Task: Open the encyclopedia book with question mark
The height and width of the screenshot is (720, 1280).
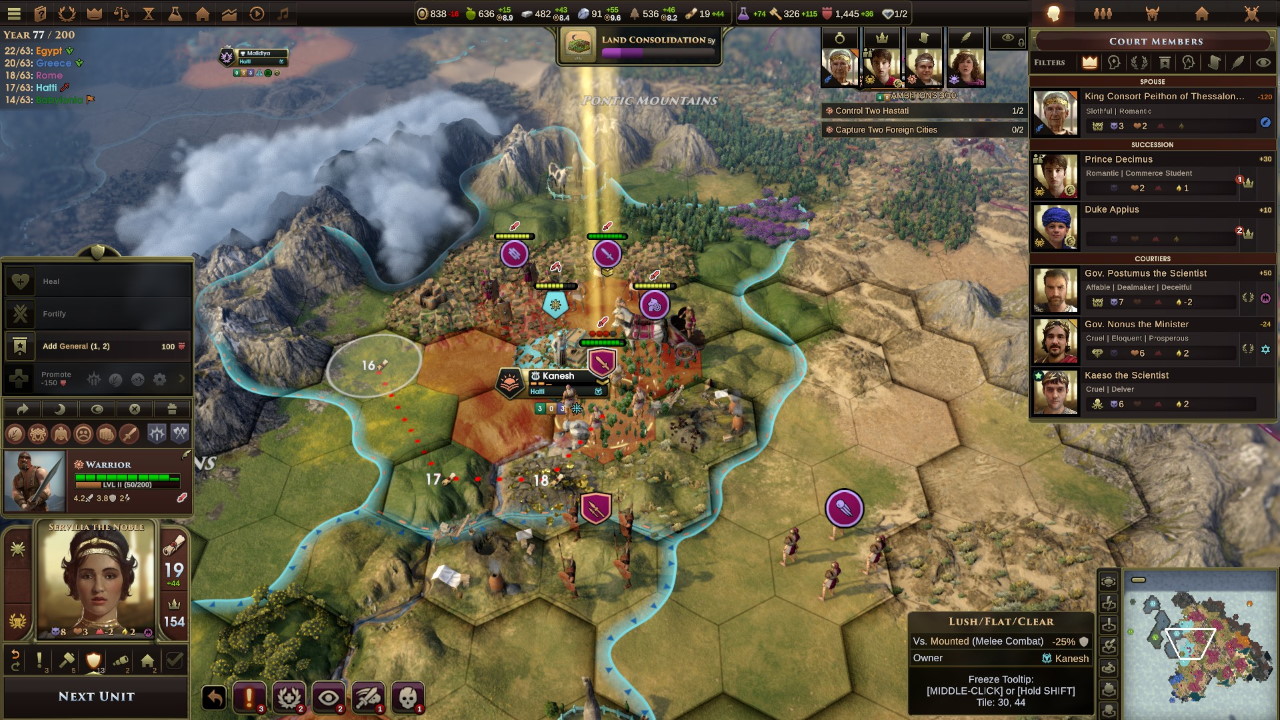Action: [x=41, y=14]
